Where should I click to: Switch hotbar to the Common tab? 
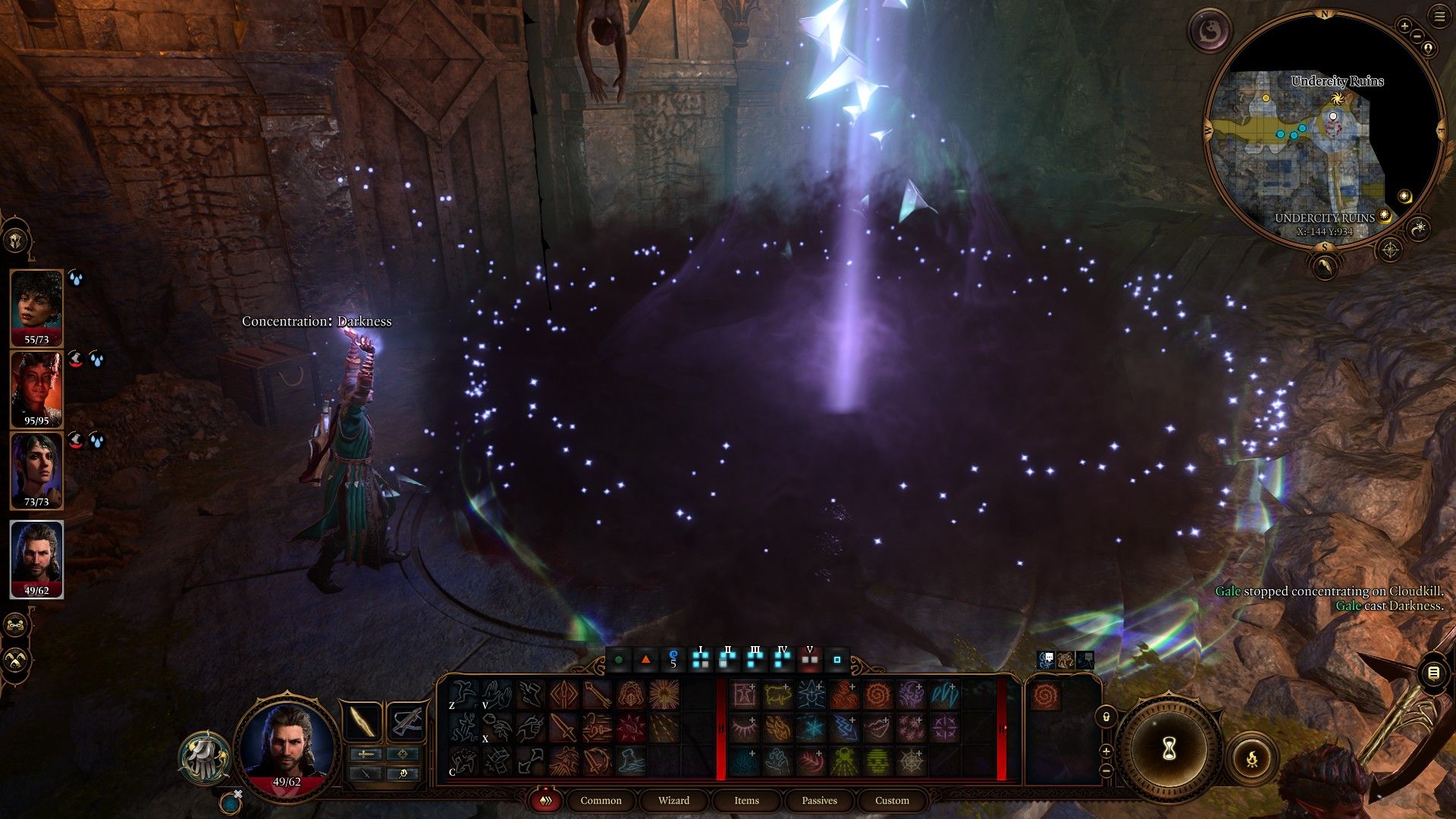[601, 801]
